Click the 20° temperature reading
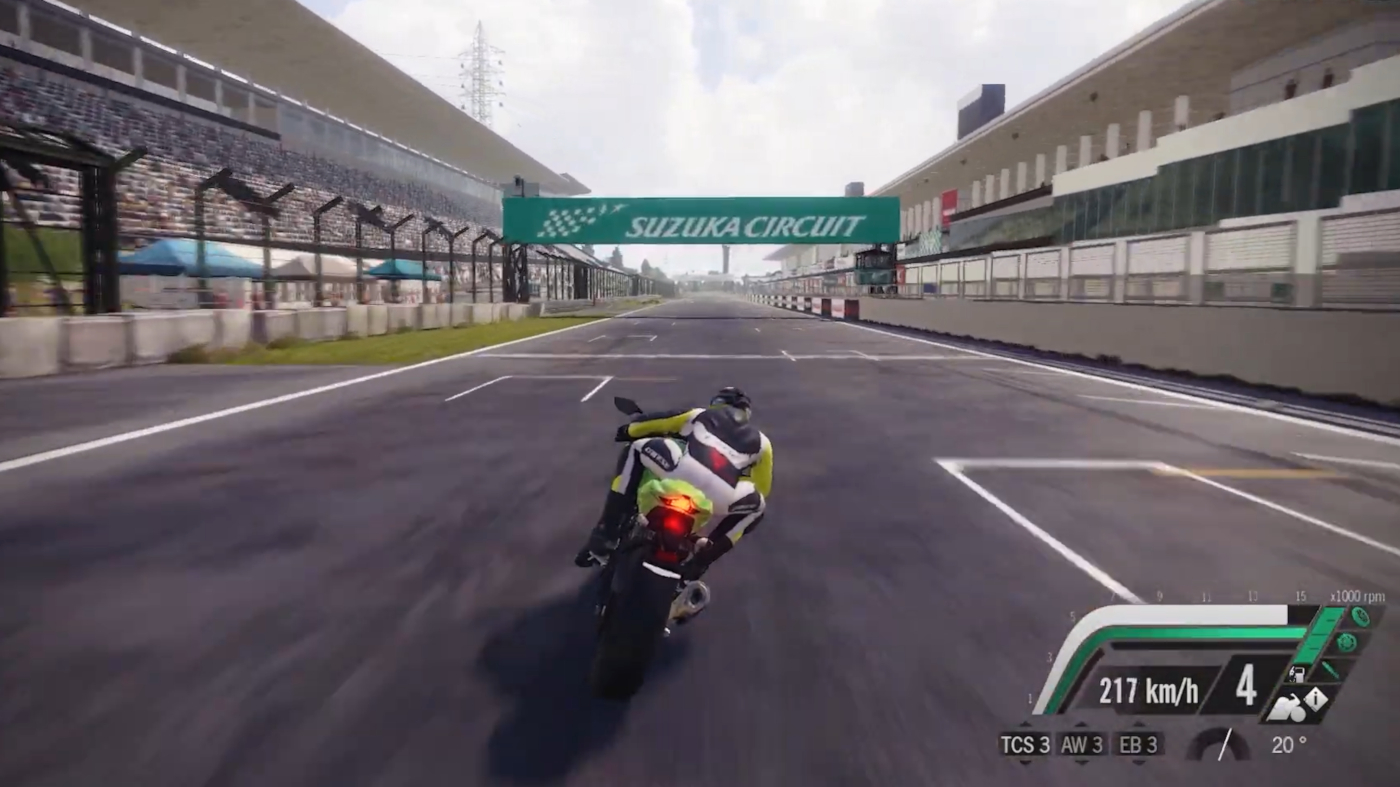Image resolution: width=1400 pixels, height=787 pixels. coord(1288,745)
